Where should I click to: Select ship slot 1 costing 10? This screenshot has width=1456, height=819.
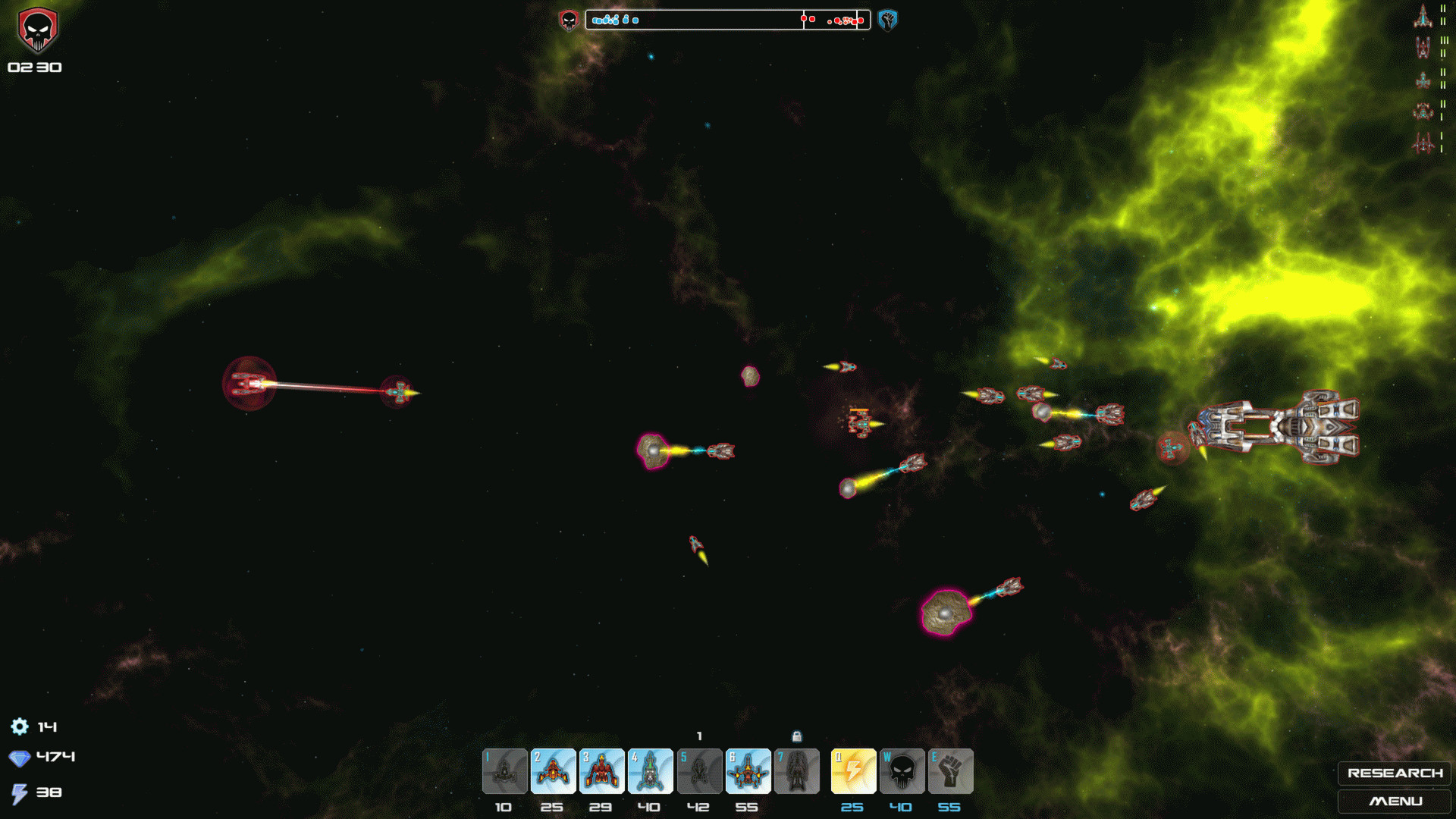pyautogui.click(x=504, y=771)
